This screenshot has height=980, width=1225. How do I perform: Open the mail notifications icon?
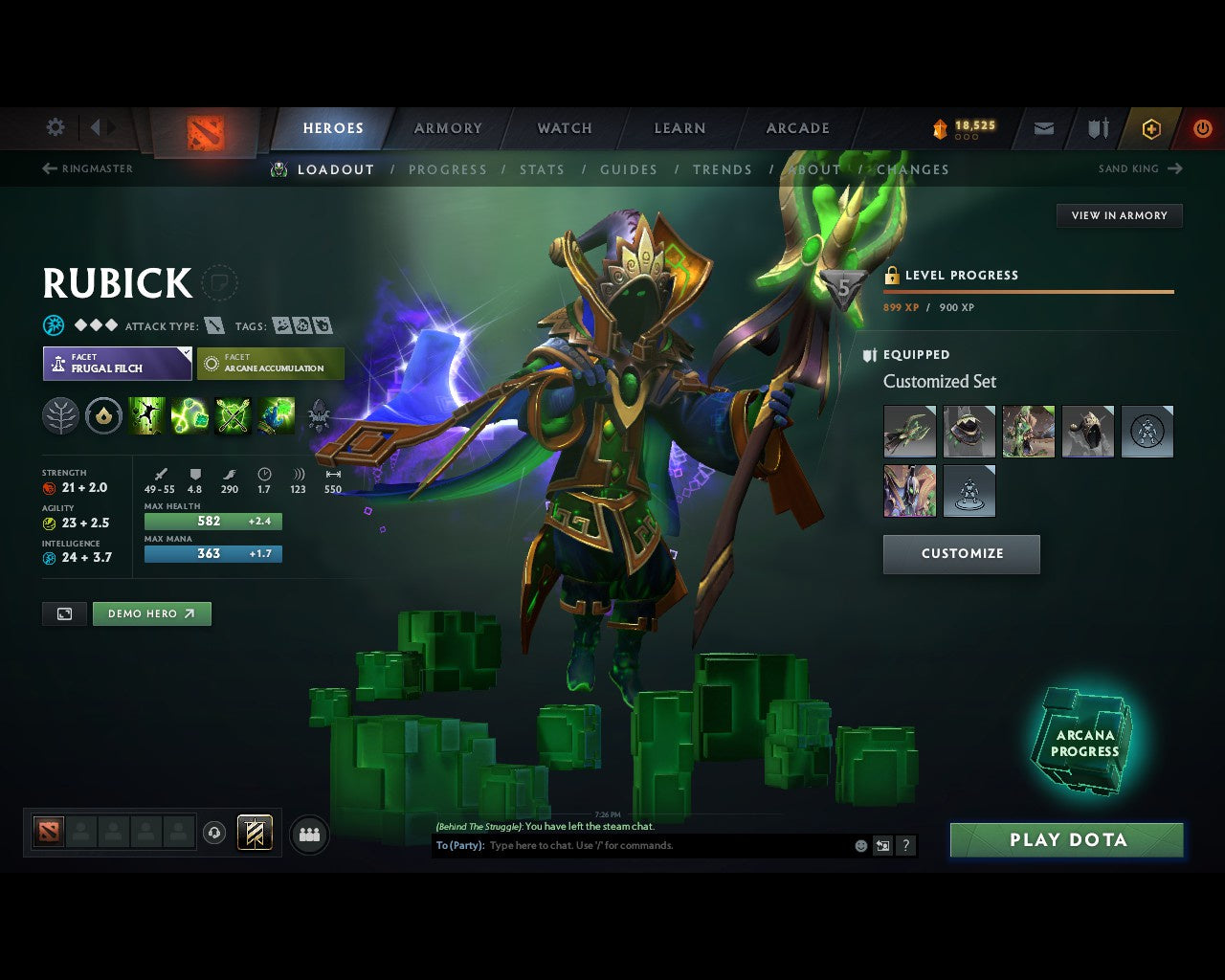(x=1043, y=127)
